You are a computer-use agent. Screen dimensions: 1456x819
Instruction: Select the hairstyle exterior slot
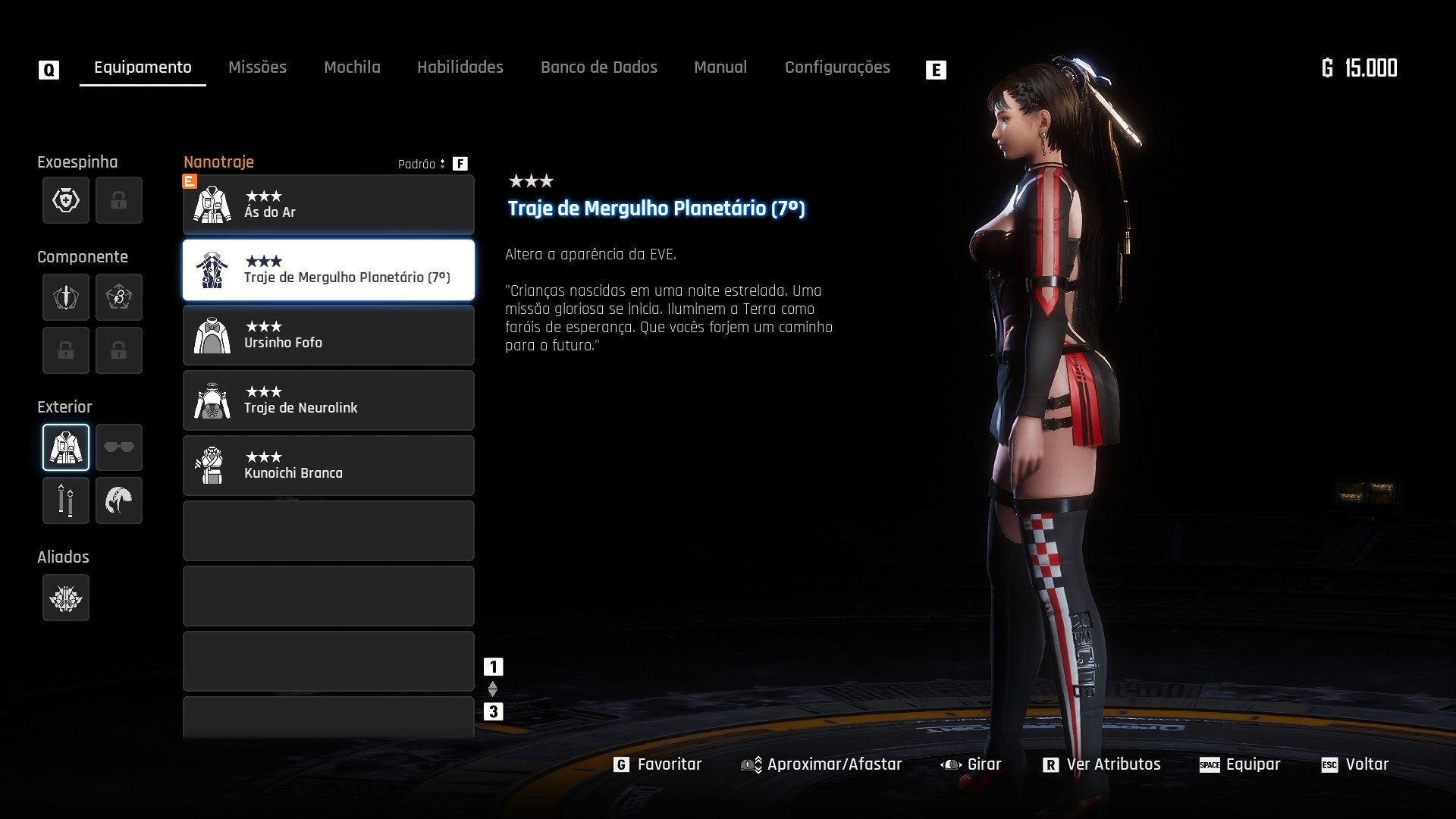tap(119, 500)
